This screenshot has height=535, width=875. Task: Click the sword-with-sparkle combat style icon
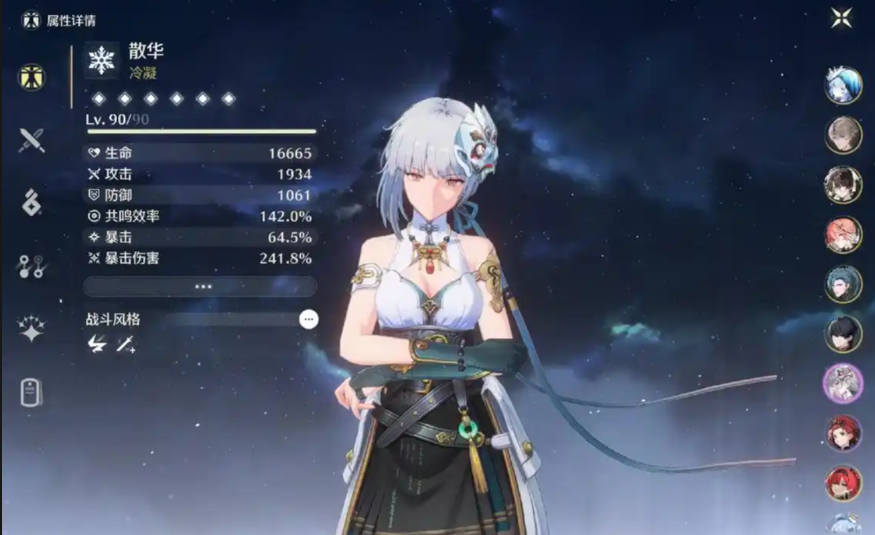[125, 344]
